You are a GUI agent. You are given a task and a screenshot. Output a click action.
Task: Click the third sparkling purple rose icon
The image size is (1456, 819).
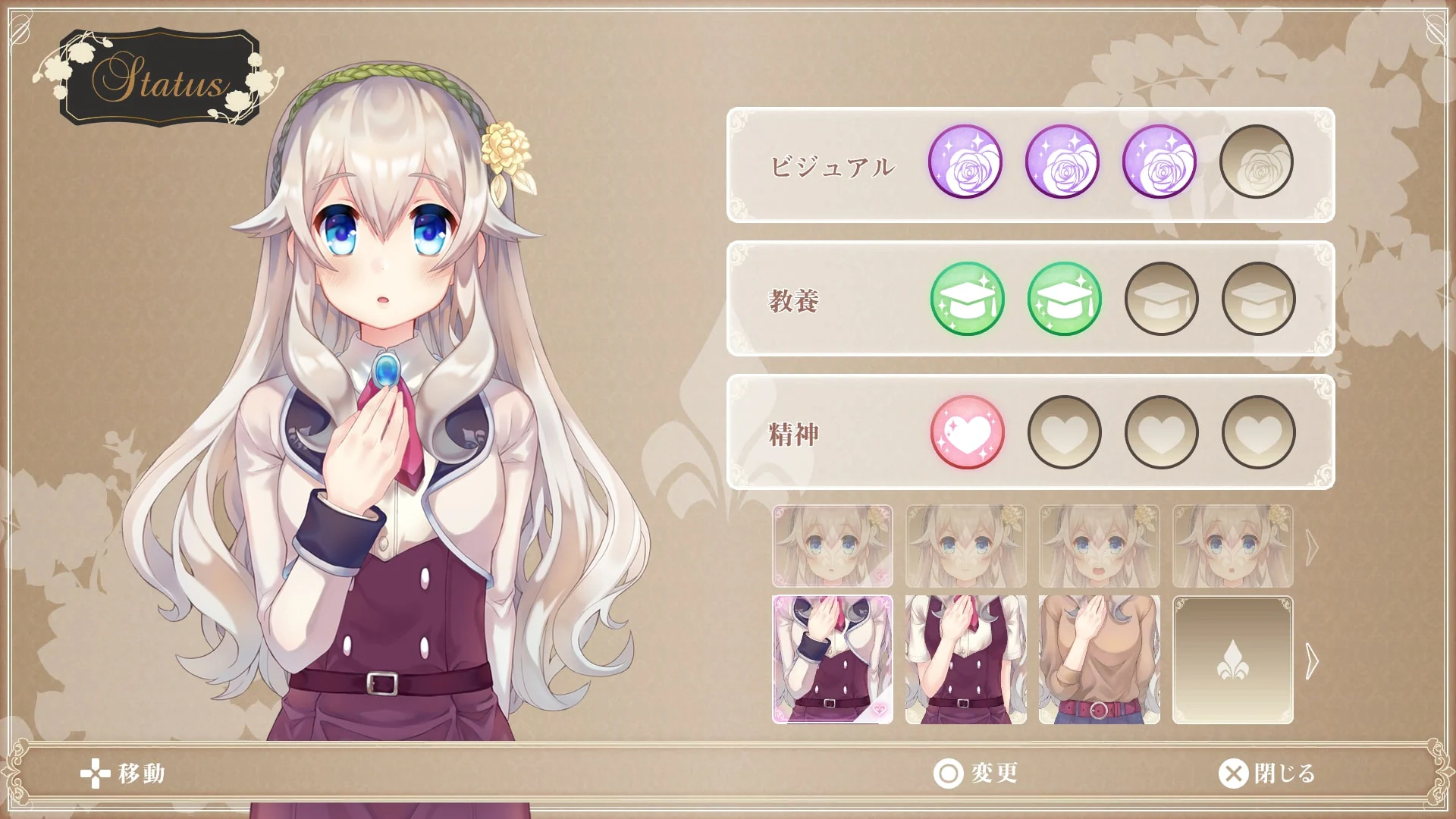(1159, 163)
